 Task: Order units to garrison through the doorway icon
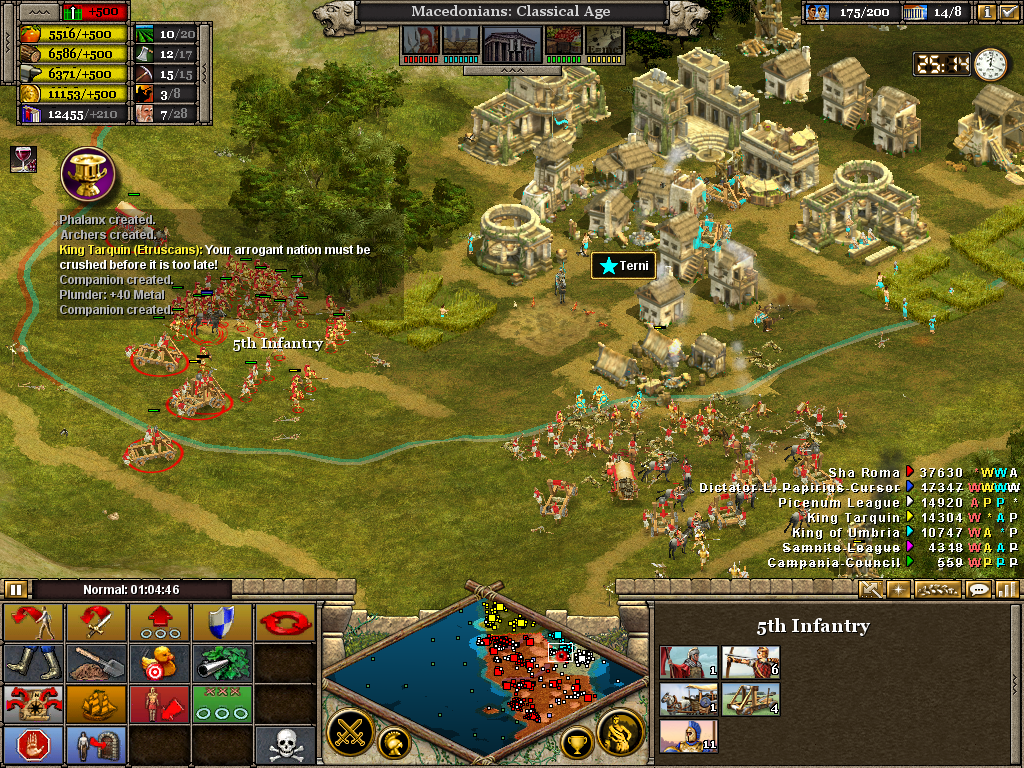point(96,745)
